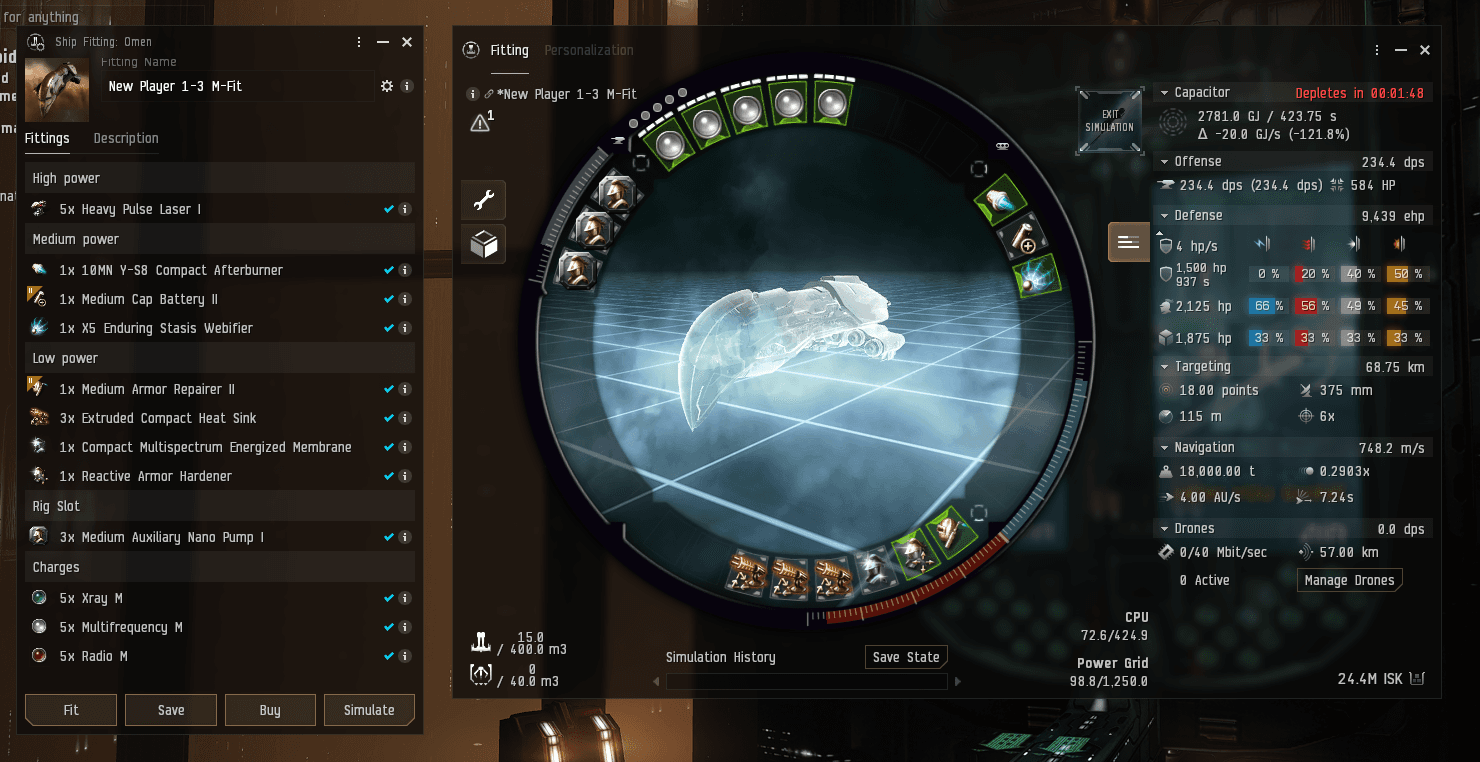Screen dimensions: 1480x762
Task: Collapse the Capacitor section
Action: pyautogui.click(x=1164, y=93)
